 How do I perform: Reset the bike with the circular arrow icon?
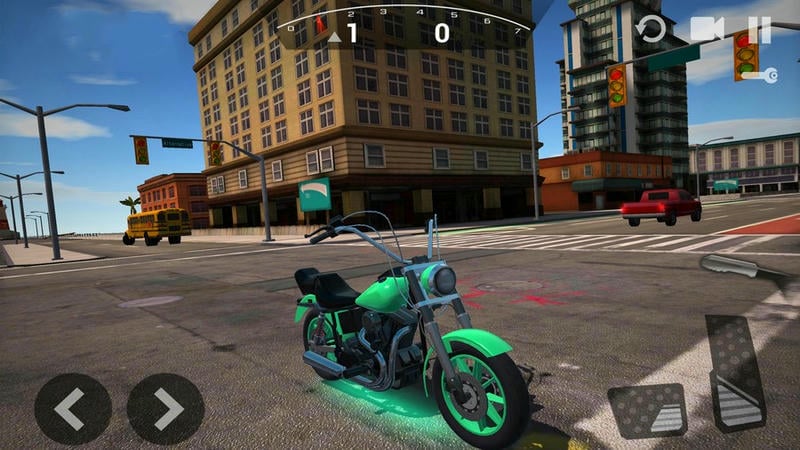652,29
